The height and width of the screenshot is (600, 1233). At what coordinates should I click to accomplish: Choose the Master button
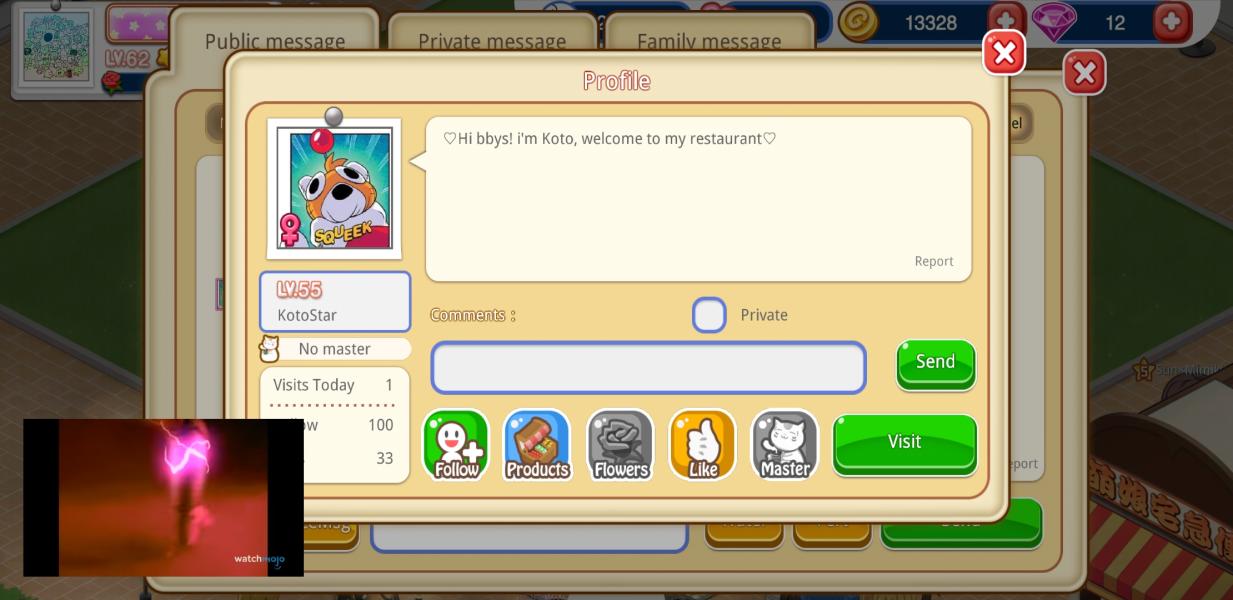(x=784, y=445)
